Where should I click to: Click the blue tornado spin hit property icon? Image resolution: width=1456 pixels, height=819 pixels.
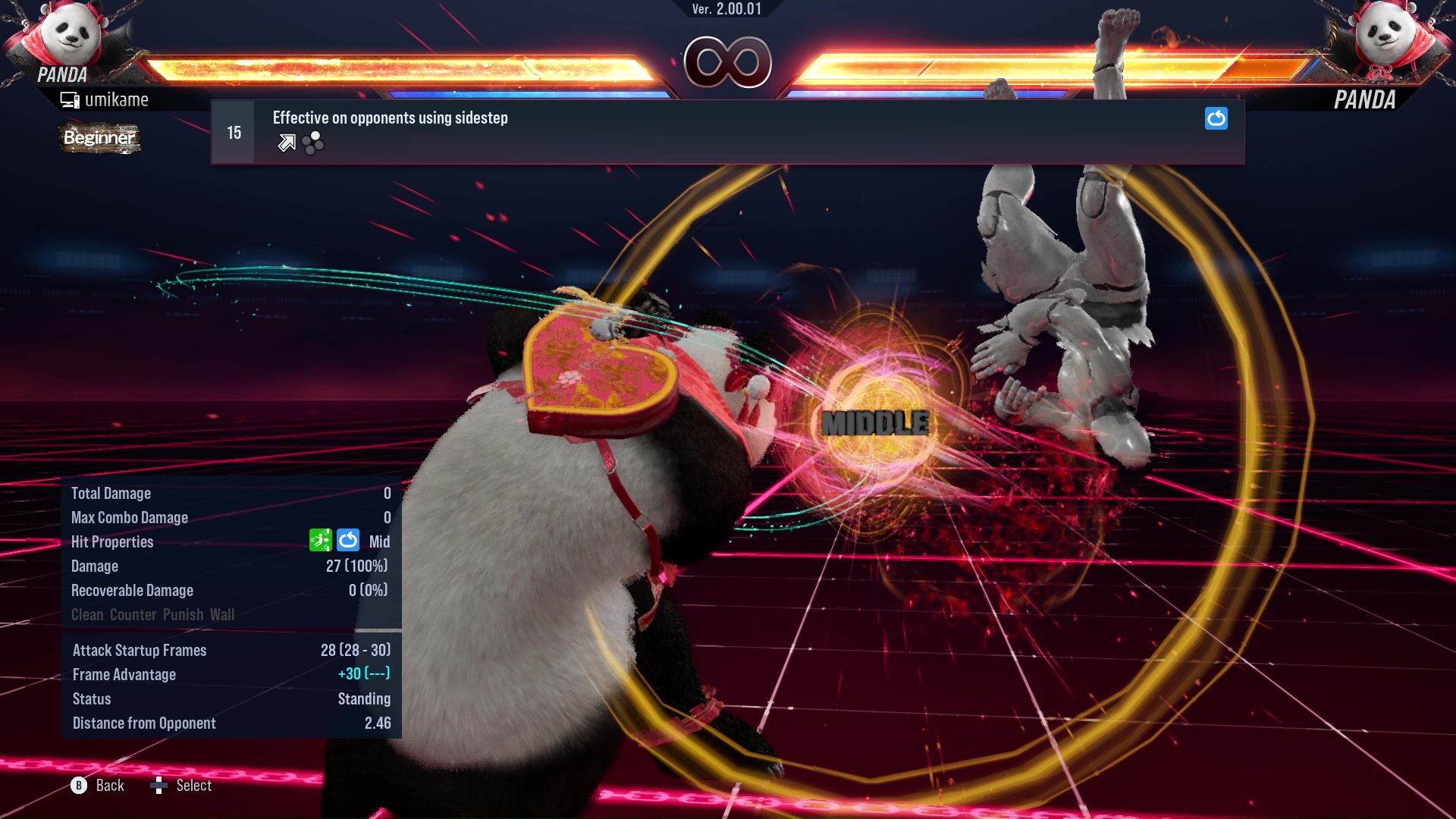point(348,541)
